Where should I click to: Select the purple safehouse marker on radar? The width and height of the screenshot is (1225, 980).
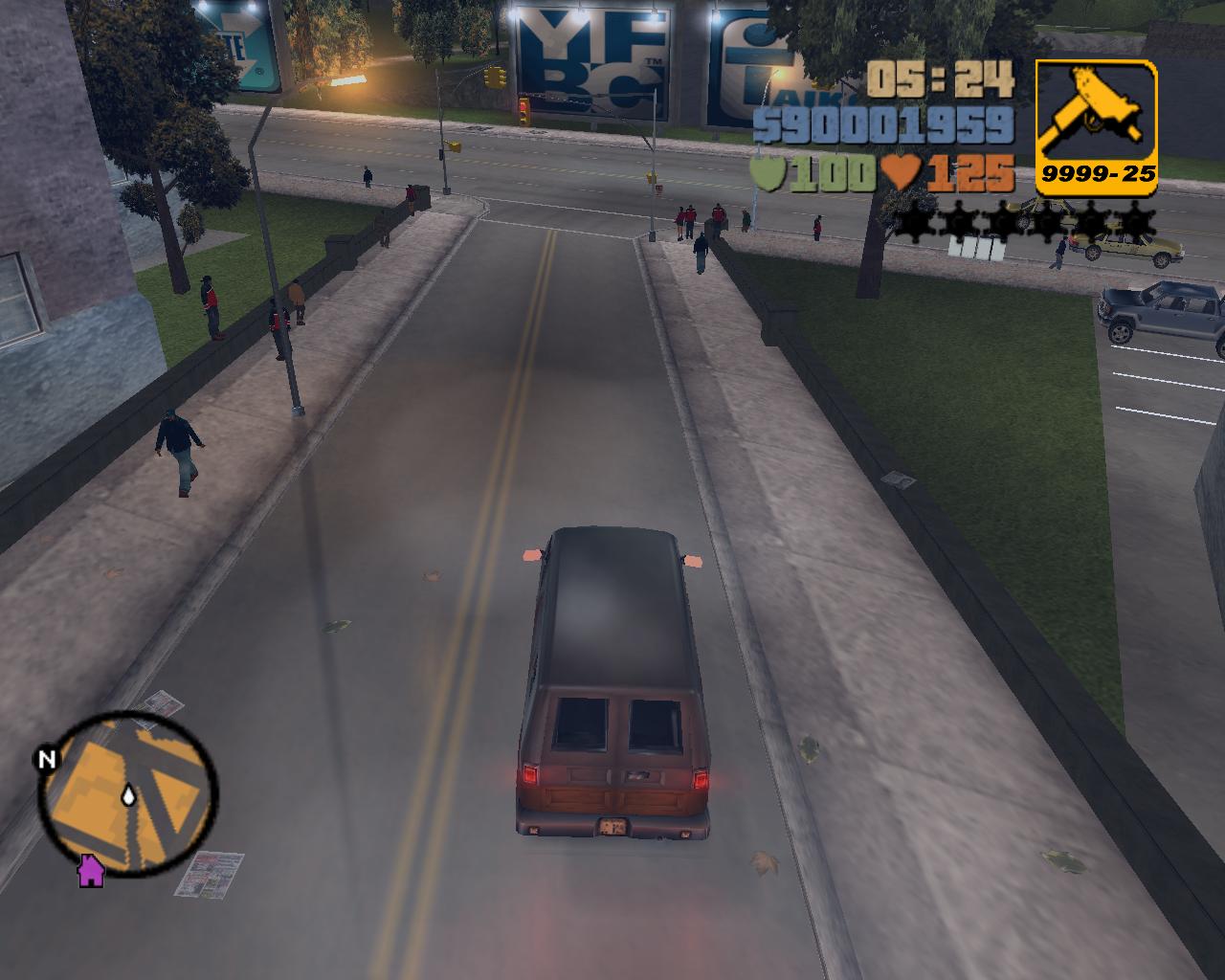tap(90, 870)
